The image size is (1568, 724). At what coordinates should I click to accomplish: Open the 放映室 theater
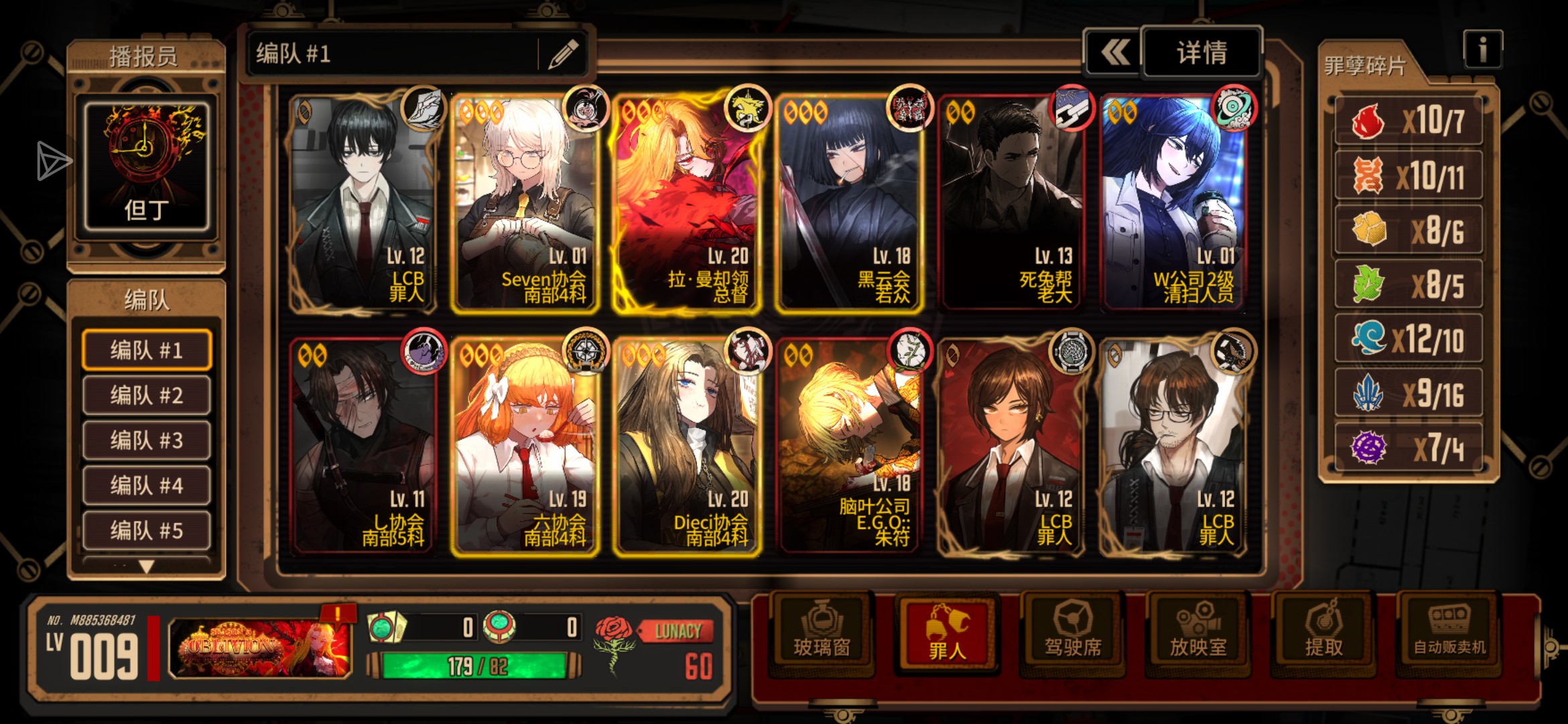pos(1197,633)
